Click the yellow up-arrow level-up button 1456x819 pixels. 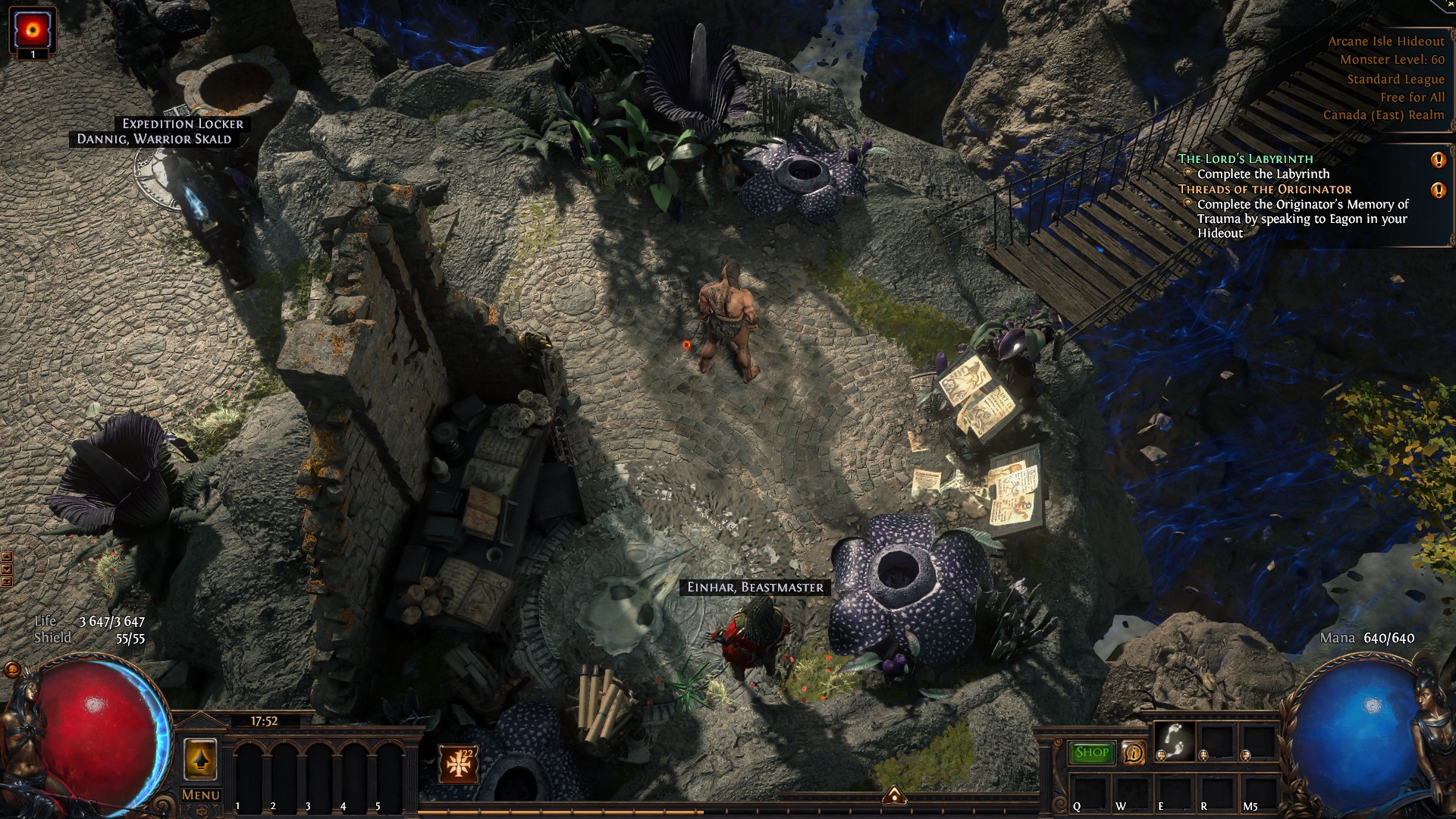point(200,760)
